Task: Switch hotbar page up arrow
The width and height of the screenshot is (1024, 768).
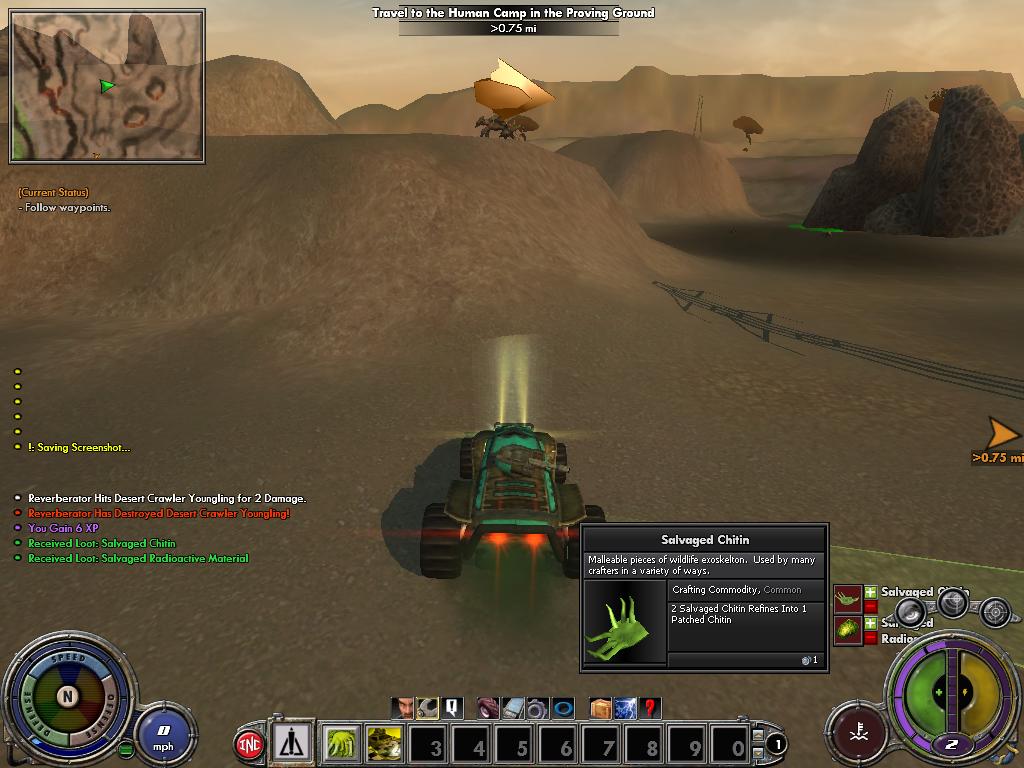Action: [758, 736]
